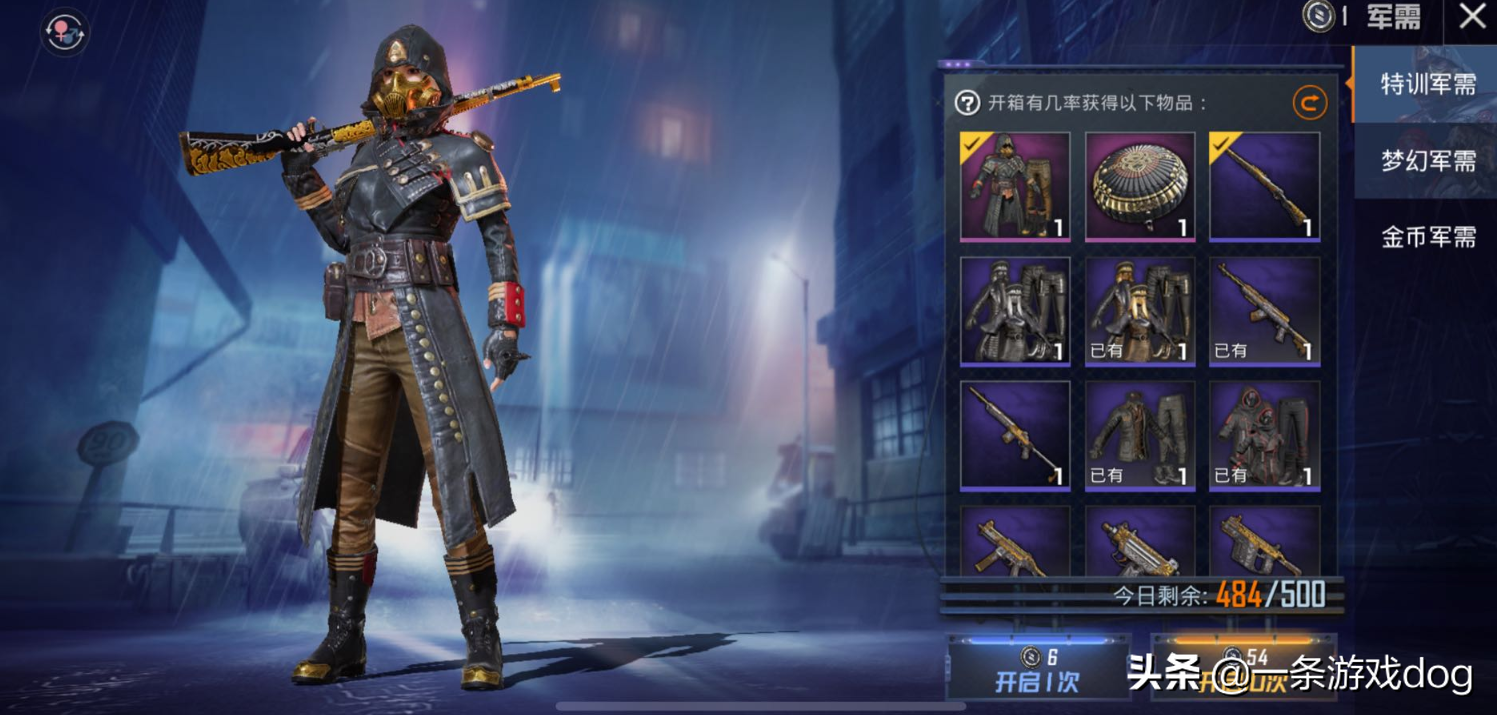Click the supply coin currency icon

click(x=1318, y=16)
